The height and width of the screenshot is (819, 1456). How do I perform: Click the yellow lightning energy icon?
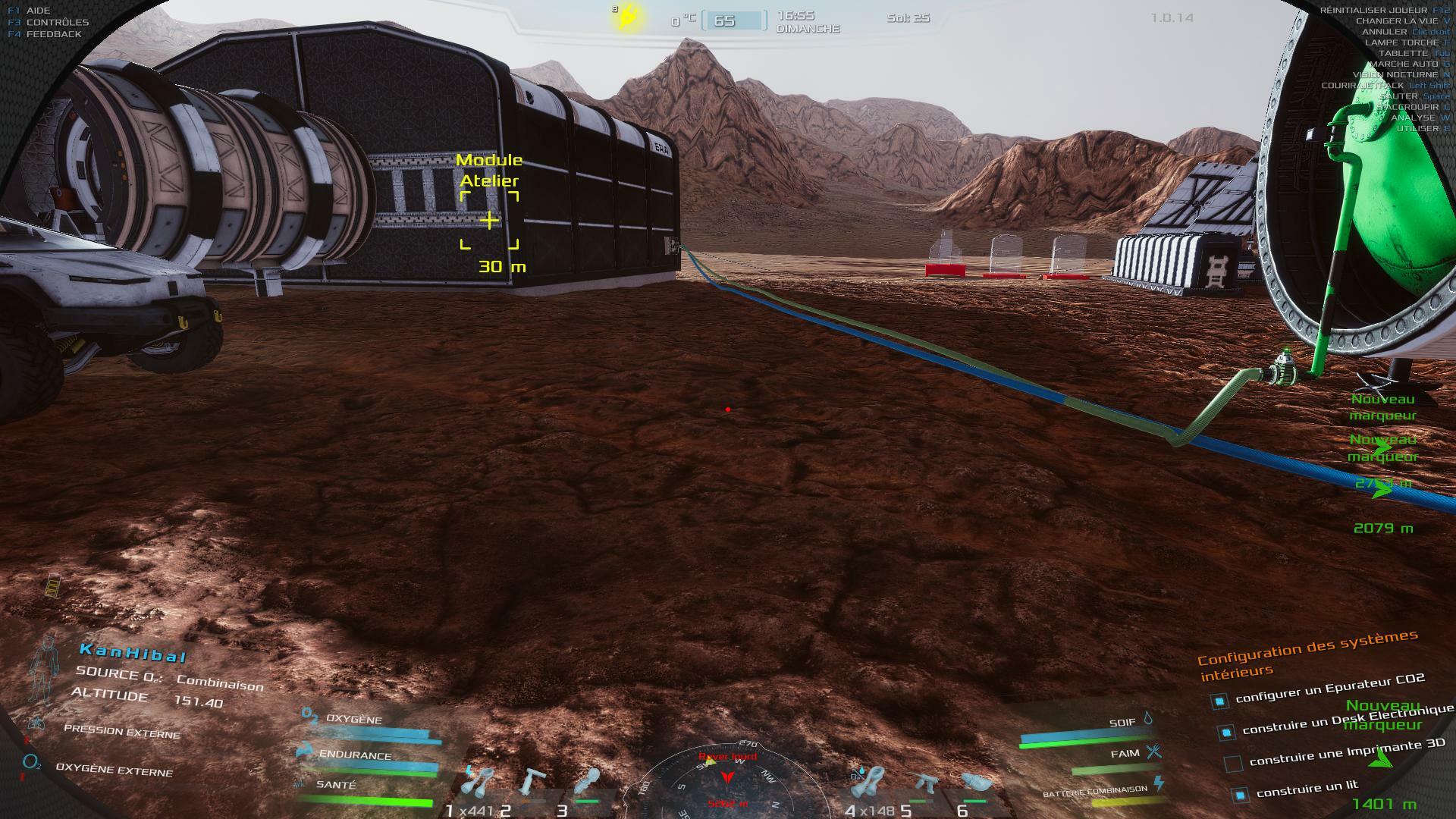pyautogui.click(x=629, y=17)
